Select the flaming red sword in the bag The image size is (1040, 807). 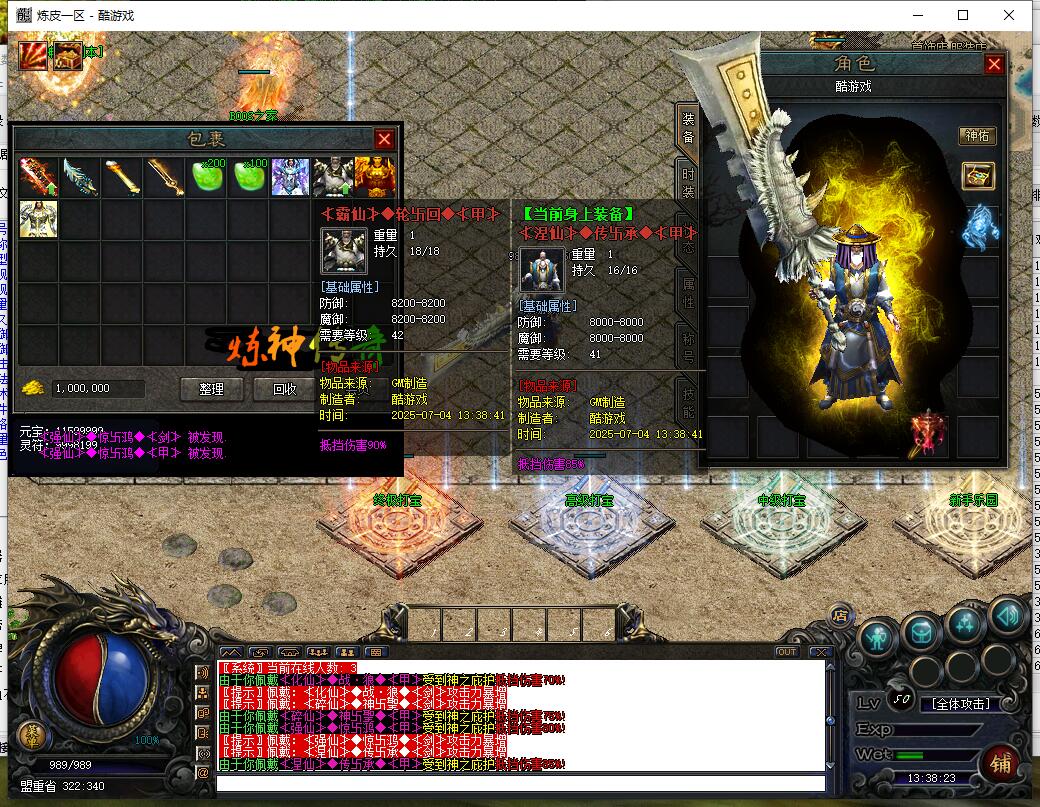point(38,177)
